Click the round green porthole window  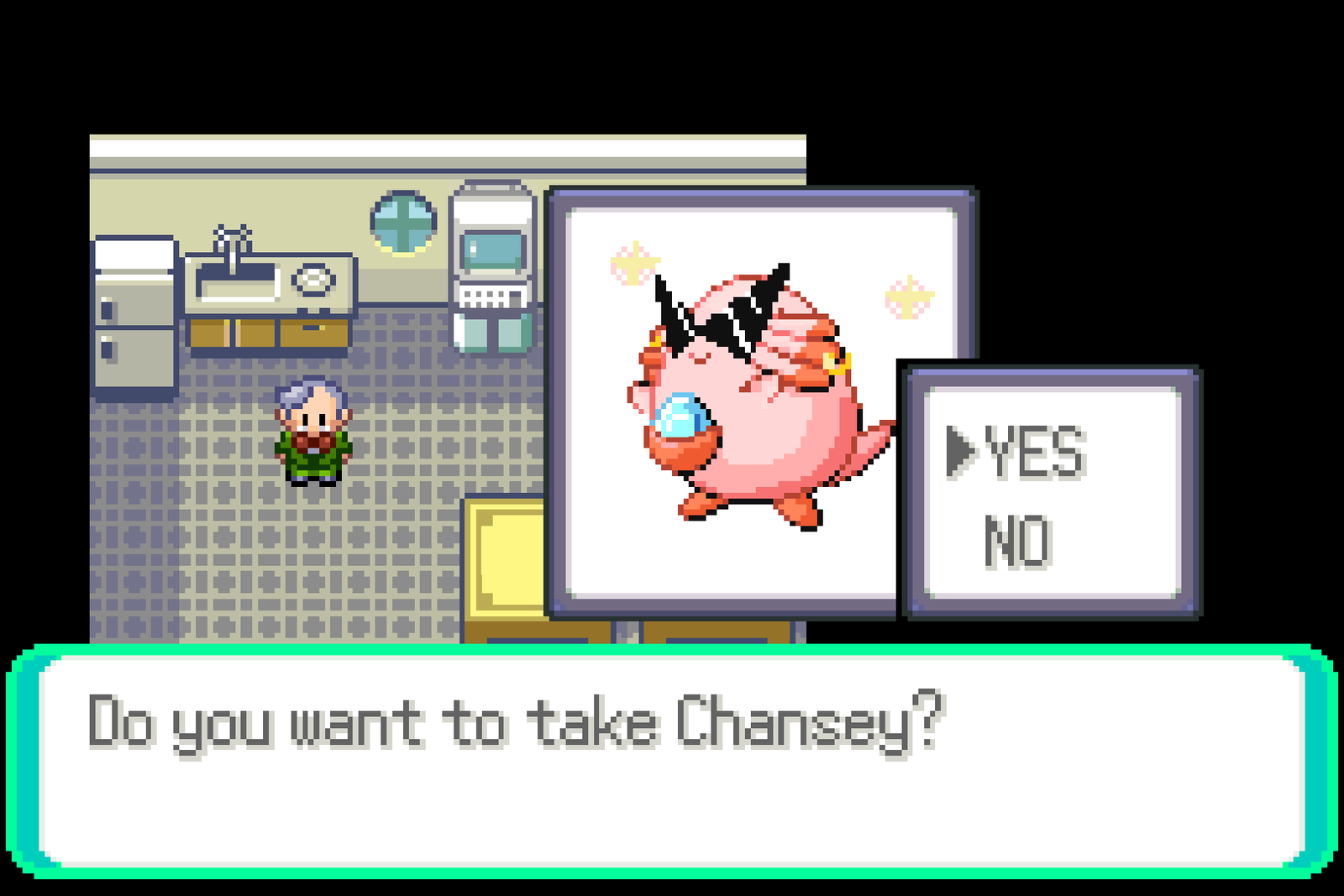pos(403,223)
